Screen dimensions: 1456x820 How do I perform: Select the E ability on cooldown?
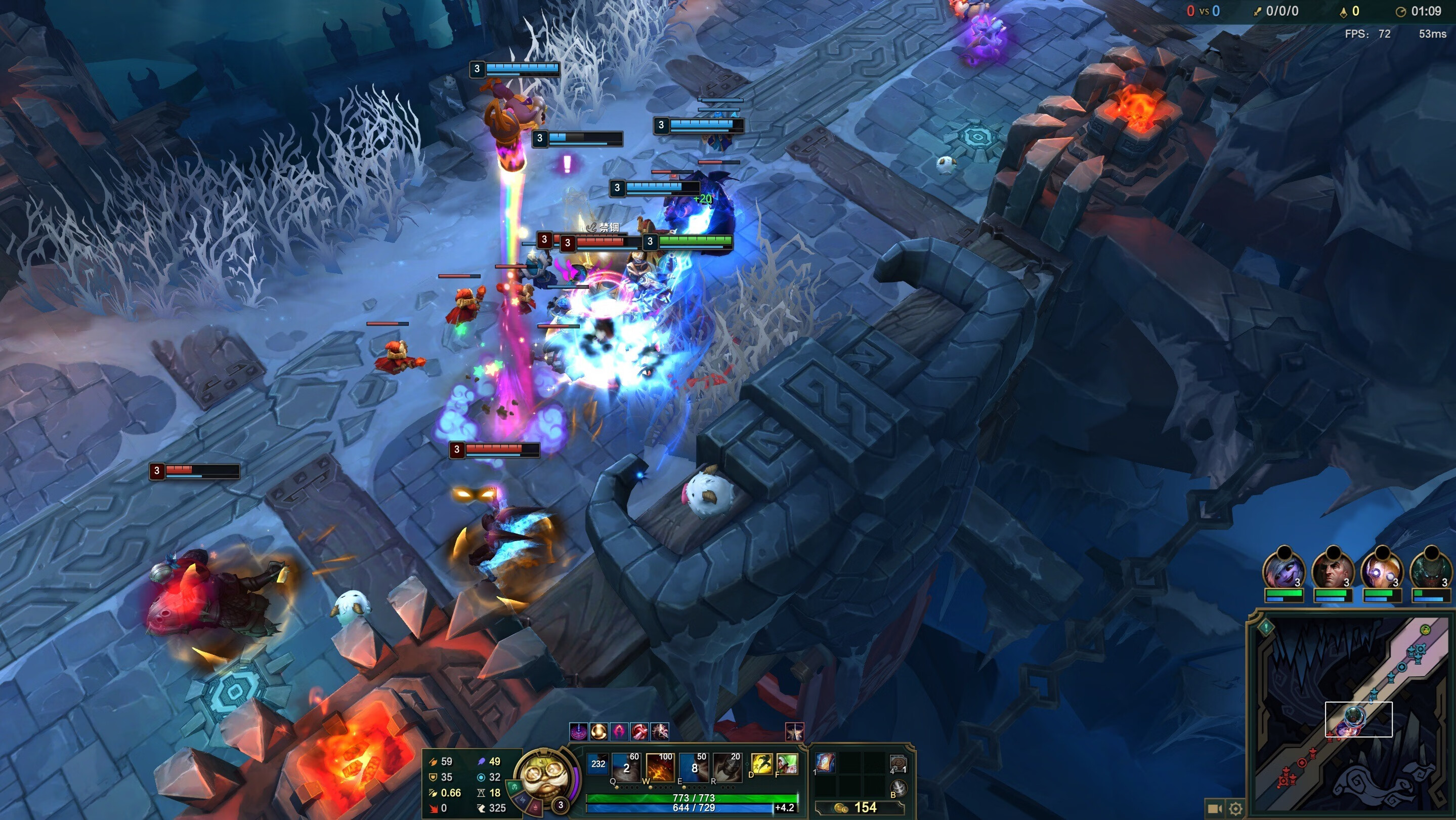[x=694, y=767]
